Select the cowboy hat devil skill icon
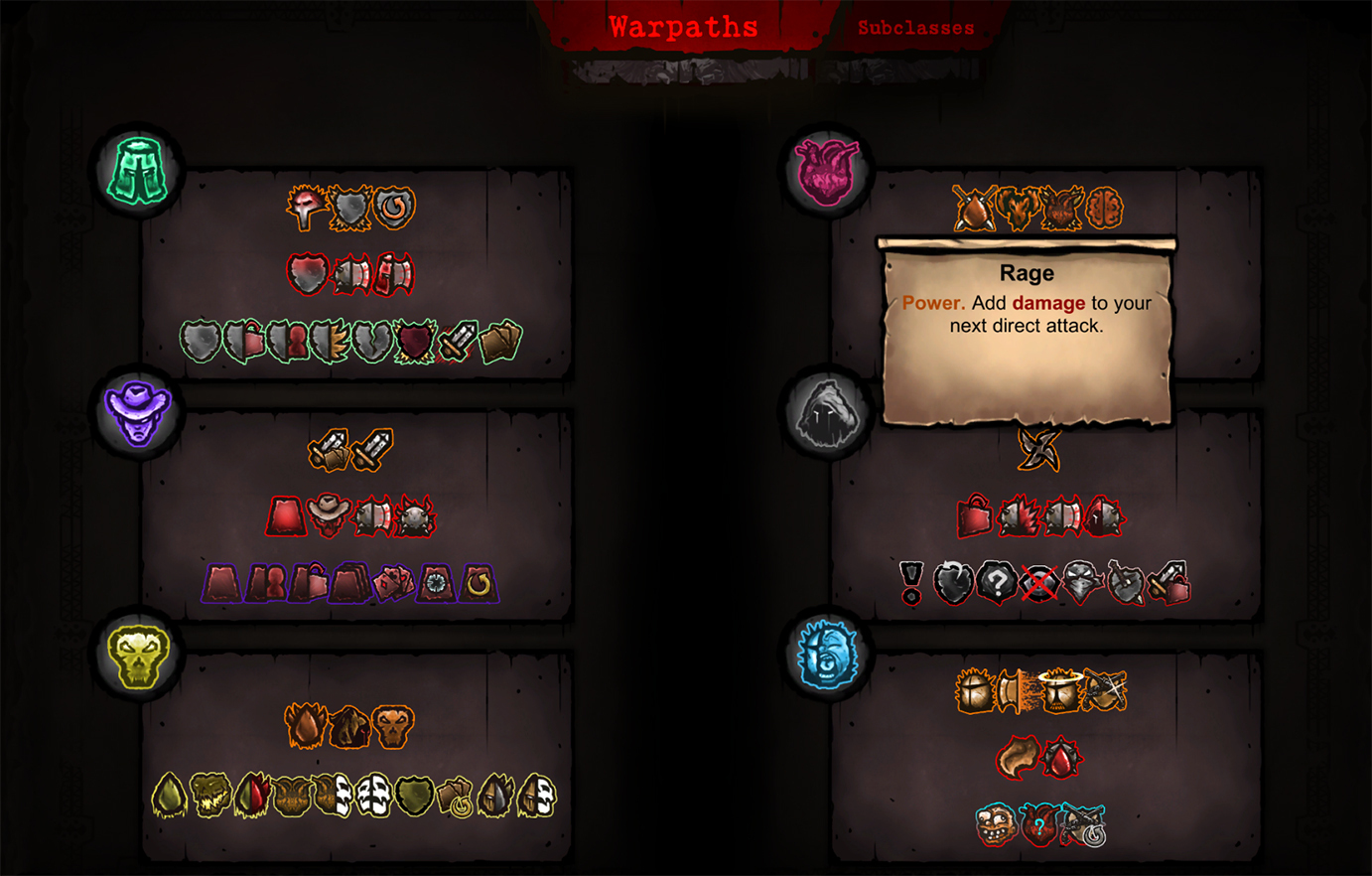The width and height of the screenshot is (1372, 876). pos(329,515)
